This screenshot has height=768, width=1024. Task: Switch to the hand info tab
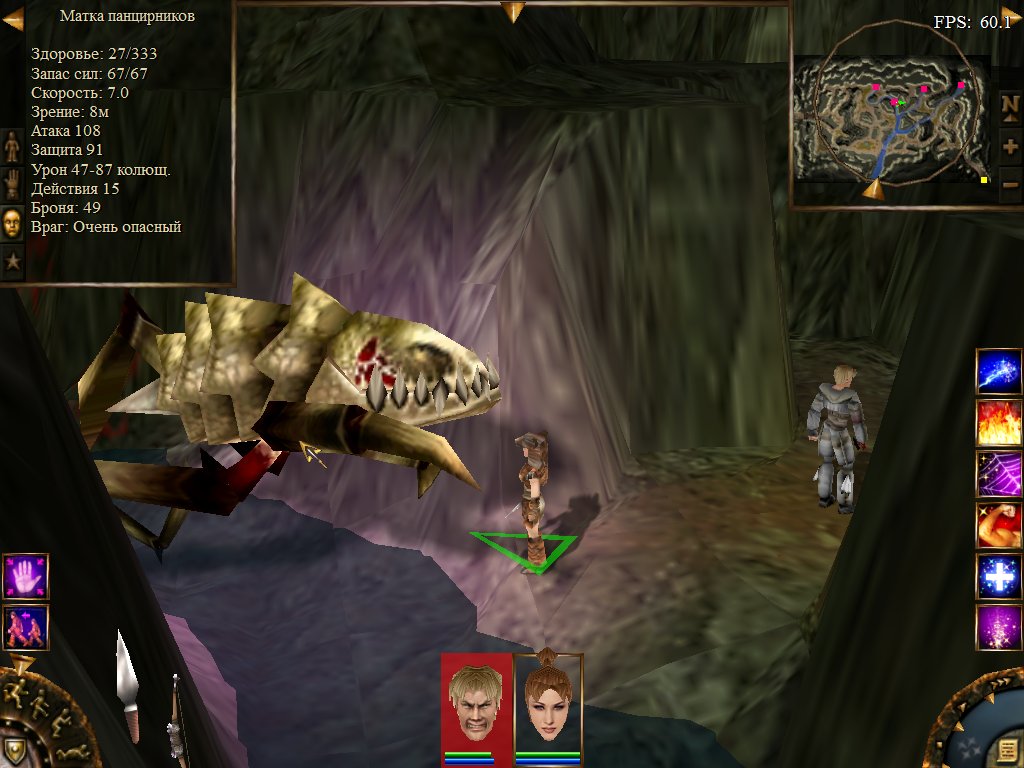12,184
